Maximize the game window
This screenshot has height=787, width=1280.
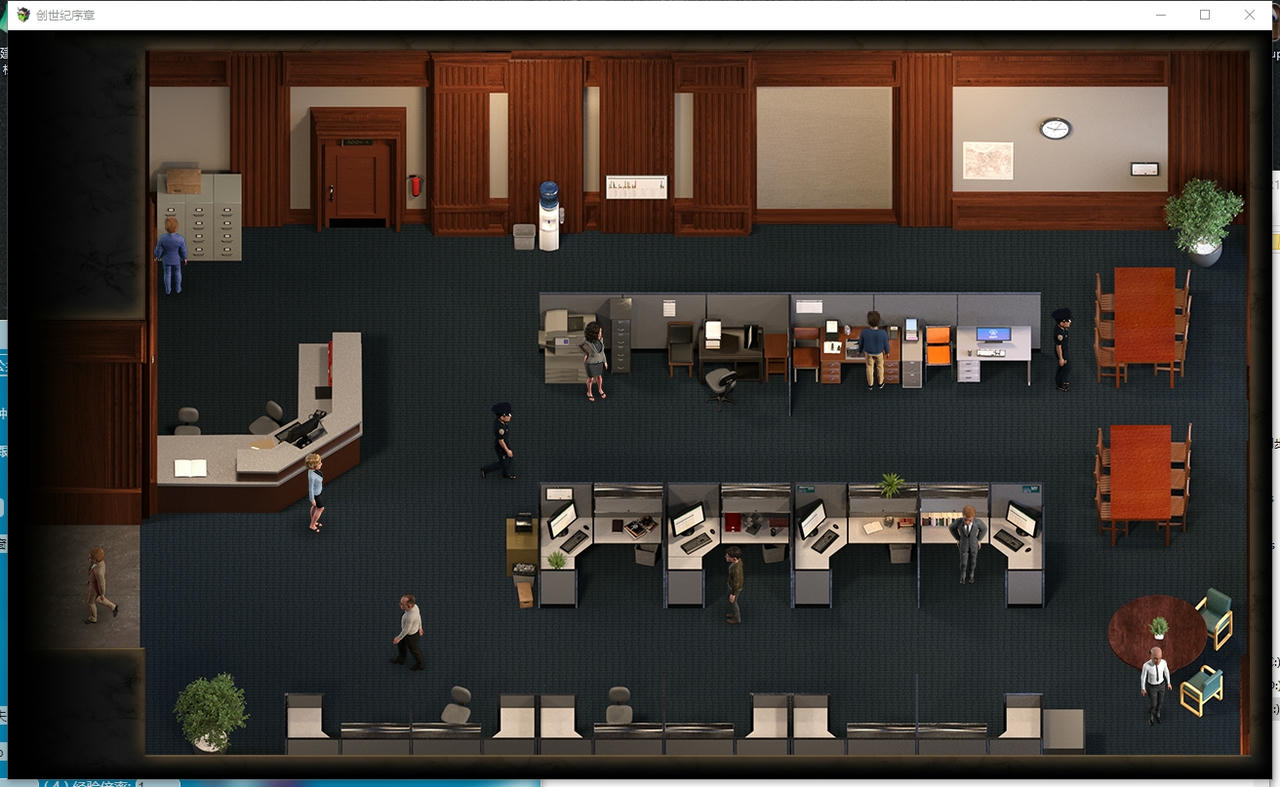[x=1205, y=15]
